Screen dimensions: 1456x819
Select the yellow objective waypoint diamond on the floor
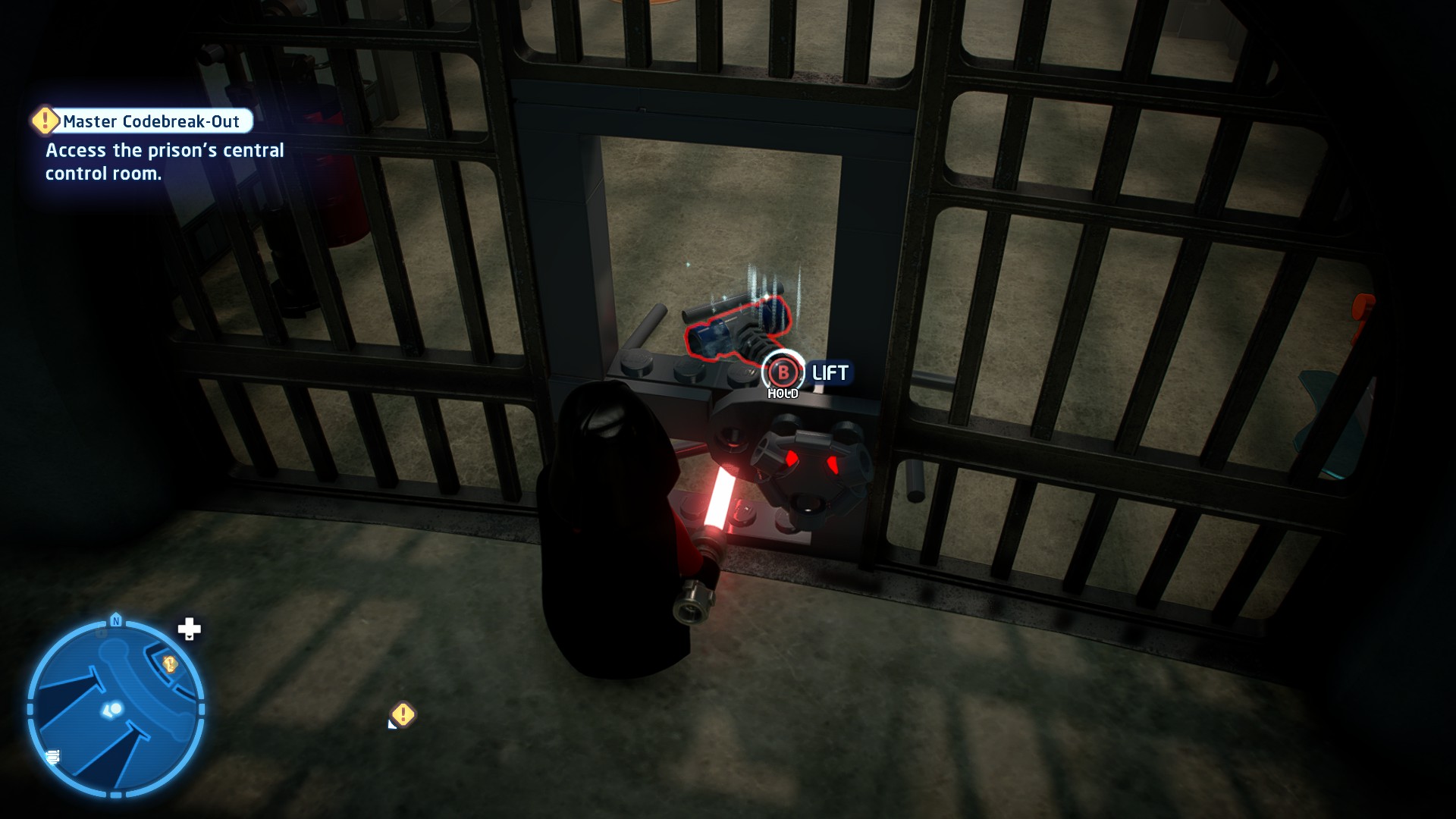coord(403,714)
